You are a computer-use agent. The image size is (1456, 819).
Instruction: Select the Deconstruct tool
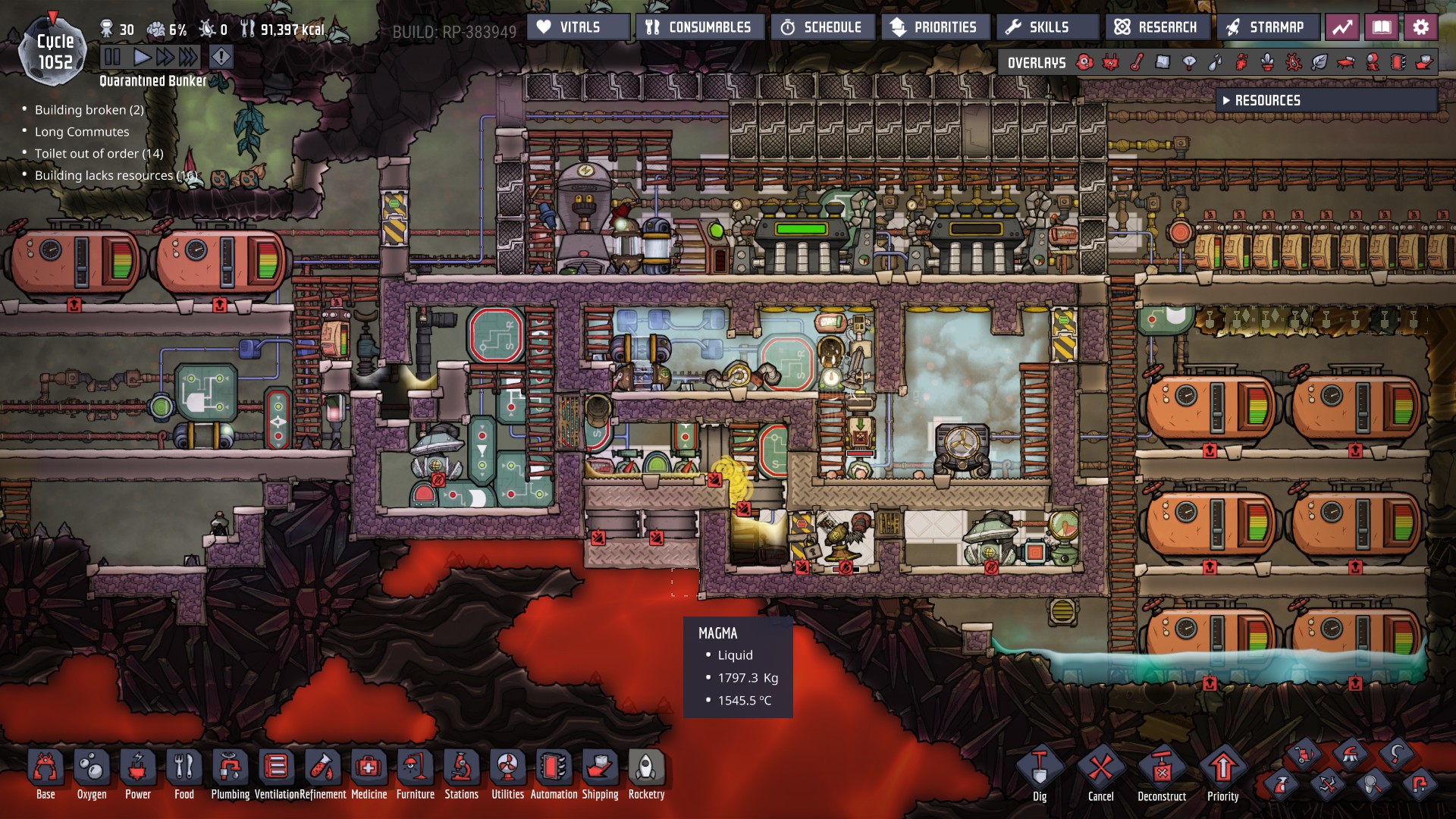1162,773
